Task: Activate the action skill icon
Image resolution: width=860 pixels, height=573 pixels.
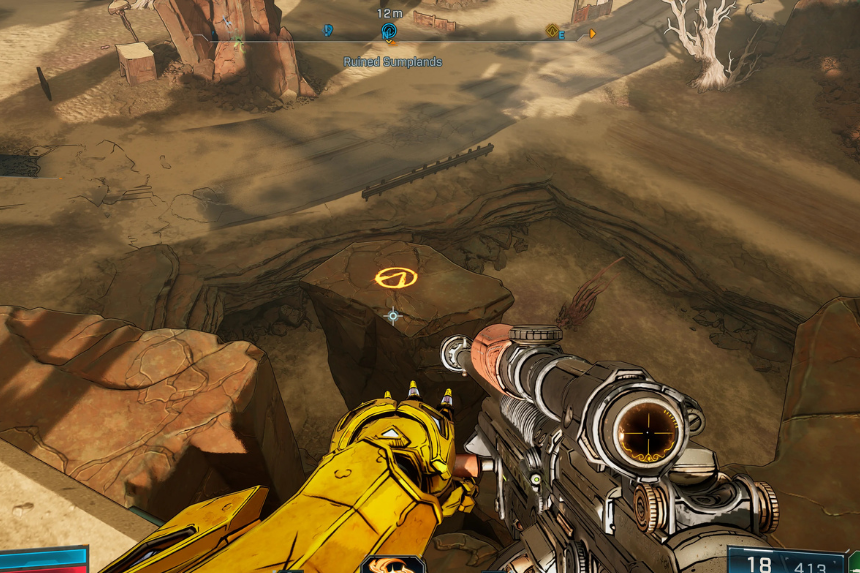Action: (x=393, y=564)
